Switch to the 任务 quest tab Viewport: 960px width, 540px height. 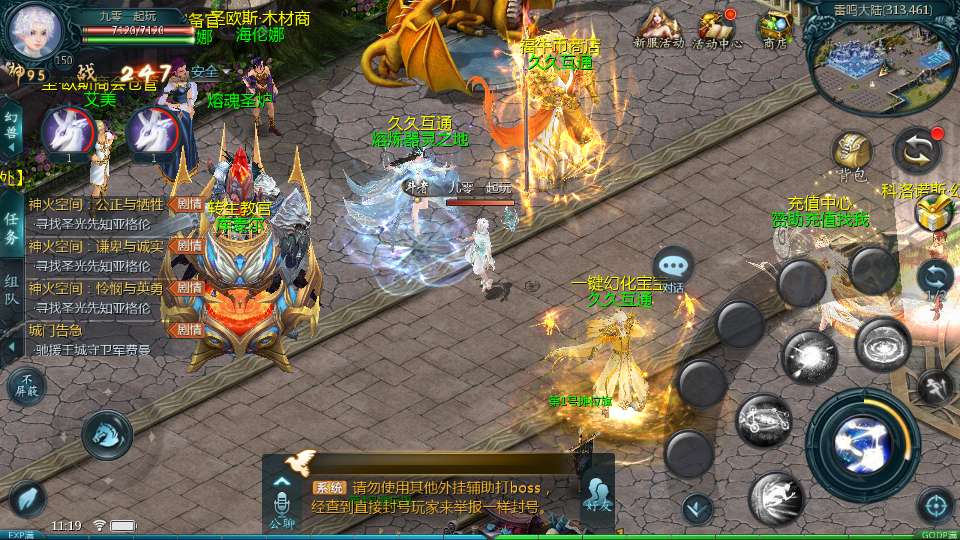pyautogui.click(x=11, y=228)
